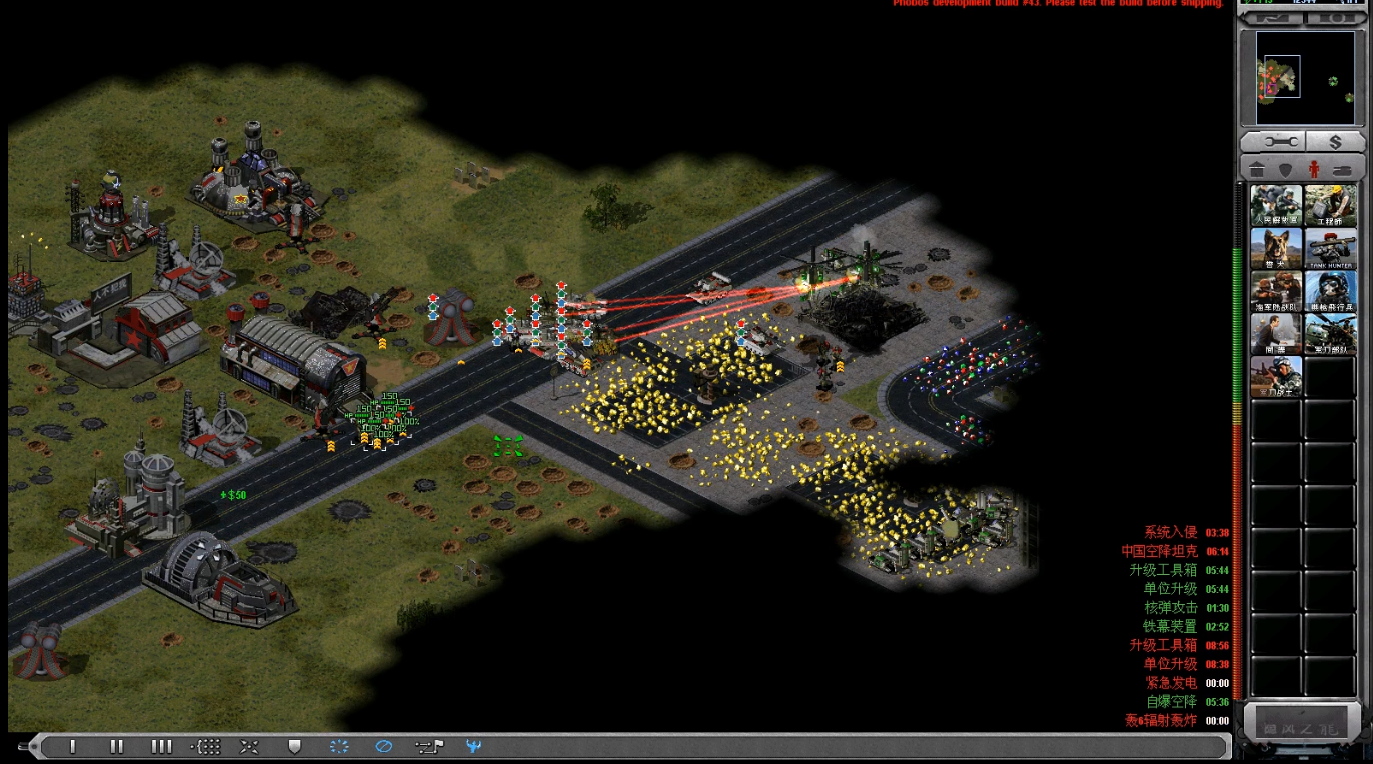1373x764 pixels.
Task: Queue a Tank Hunter infantry
Action: [1330, 248]
